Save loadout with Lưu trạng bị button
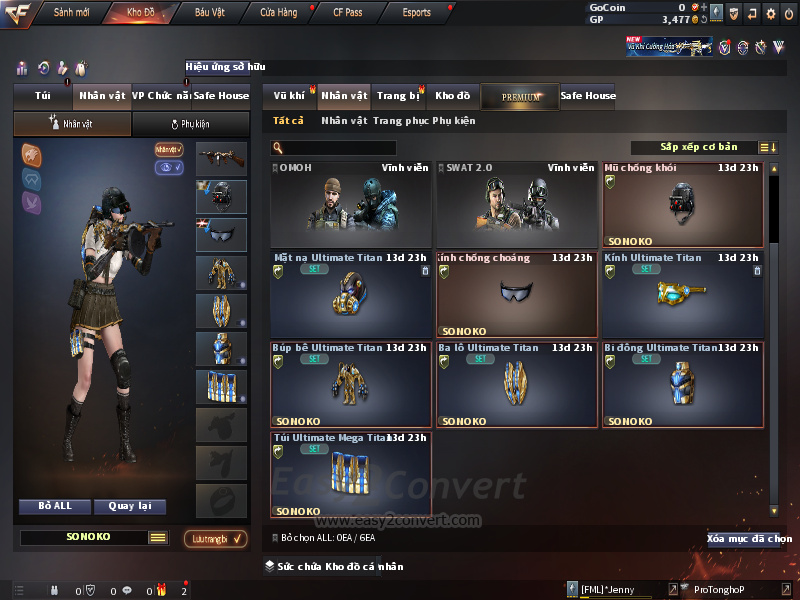The width and height of the screenshot is (800, 600). click(x=215, y=539)
